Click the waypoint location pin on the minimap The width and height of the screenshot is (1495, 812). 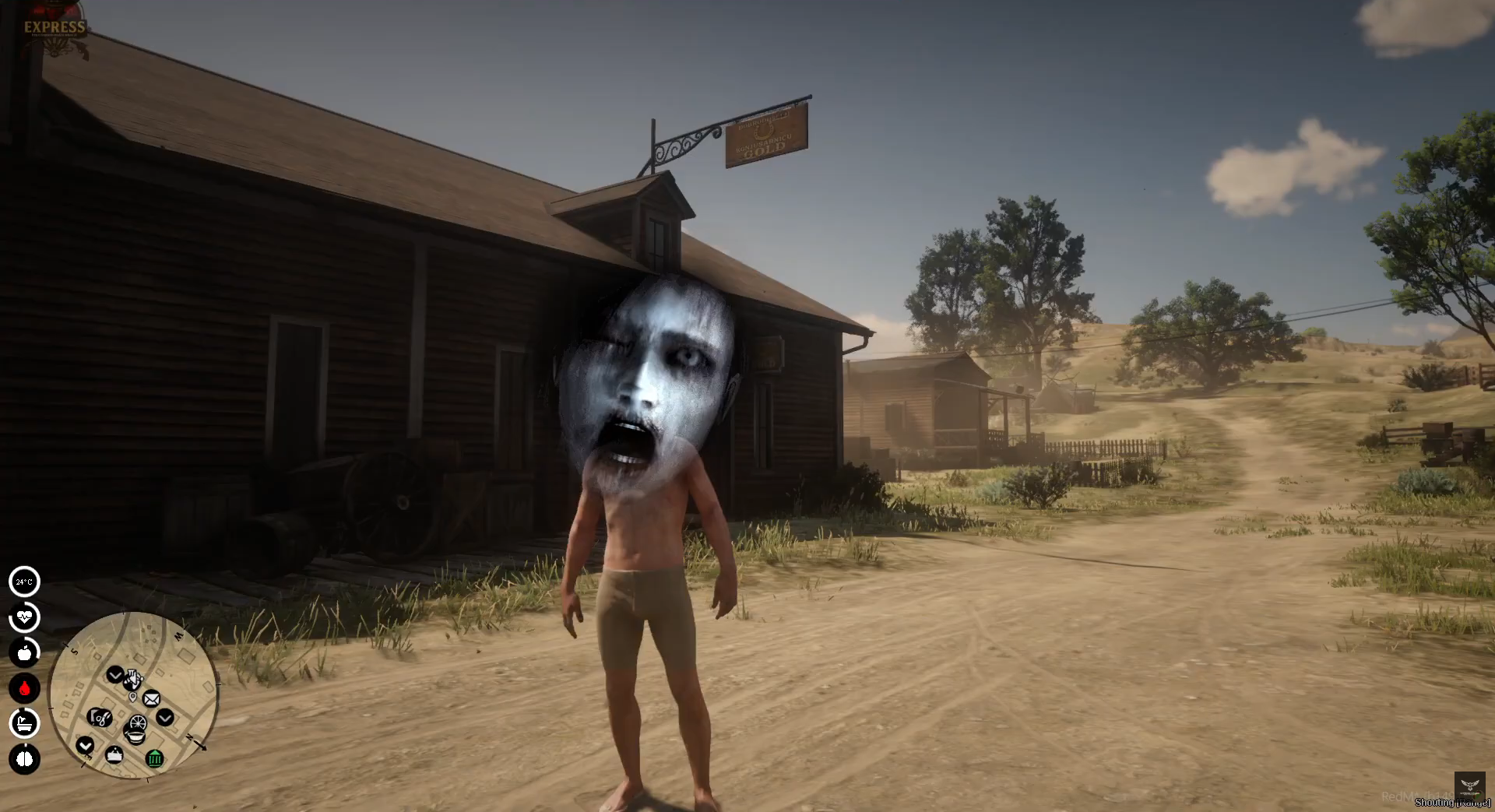pyautogui.click(x=132, y=696)
